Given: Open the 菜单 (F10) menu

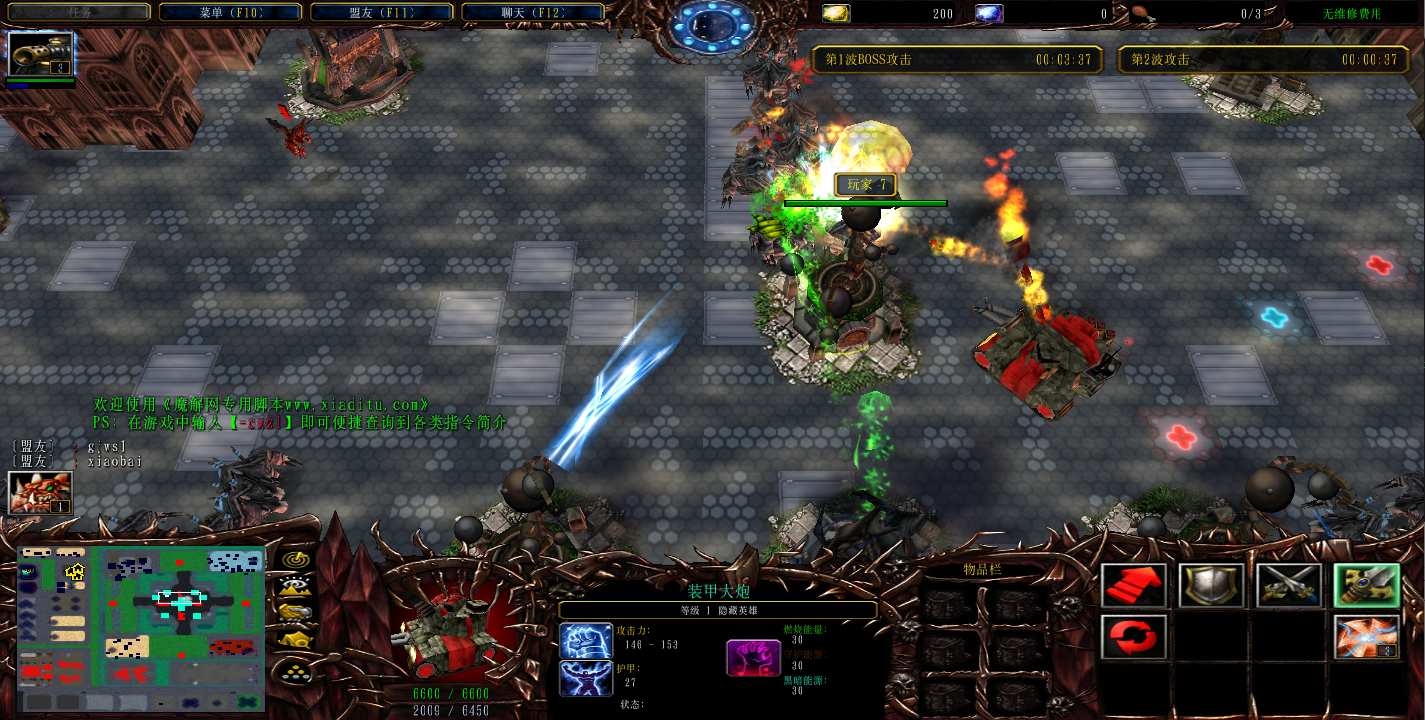Looking at the screenshot, I should [229, 12].
